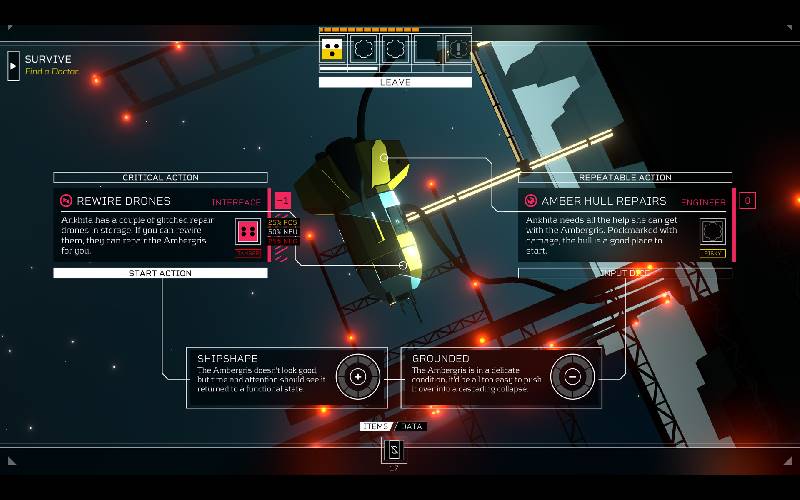Screen dimensions: 800x500
Task: Switch to the Items tab
Action: click(x=377, y=427)
